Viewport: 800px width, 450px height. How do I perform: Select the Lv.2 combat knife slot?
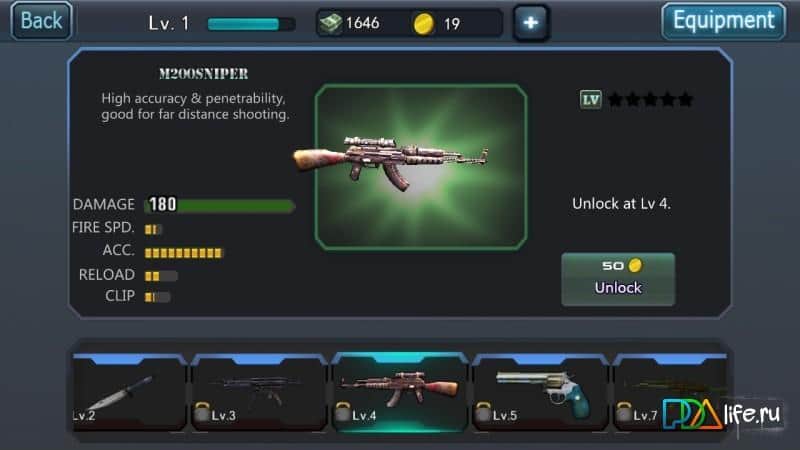pyautogui.click(x=129, y=392)
